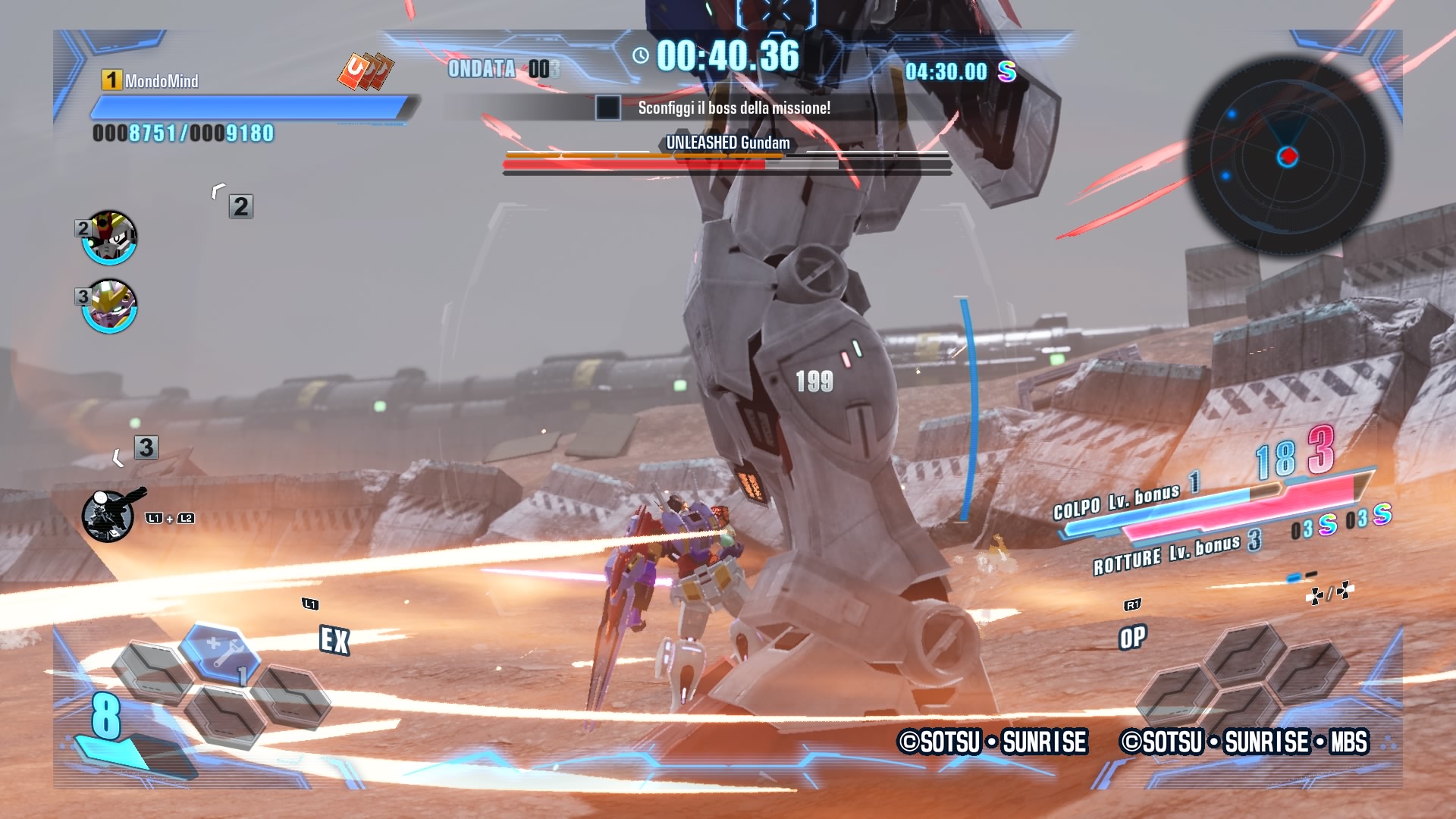1456x819 pixels.
Task: Activate the blue repair wrench EX skill
Action: pos(220,650)
